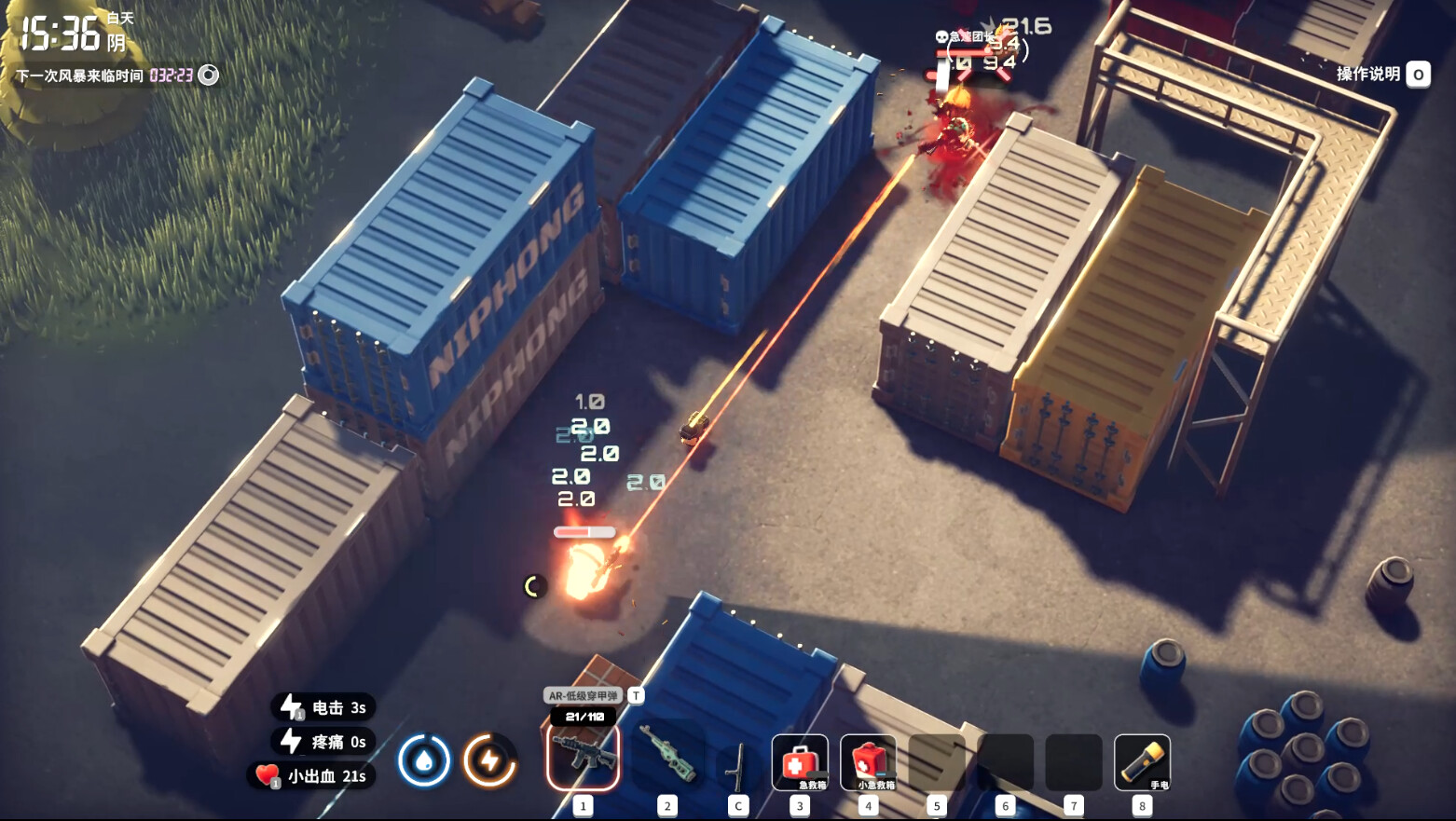The image size is (1456, 821).
Task: Select the assault rifle weapon slot
Action: tap(584, 756)
